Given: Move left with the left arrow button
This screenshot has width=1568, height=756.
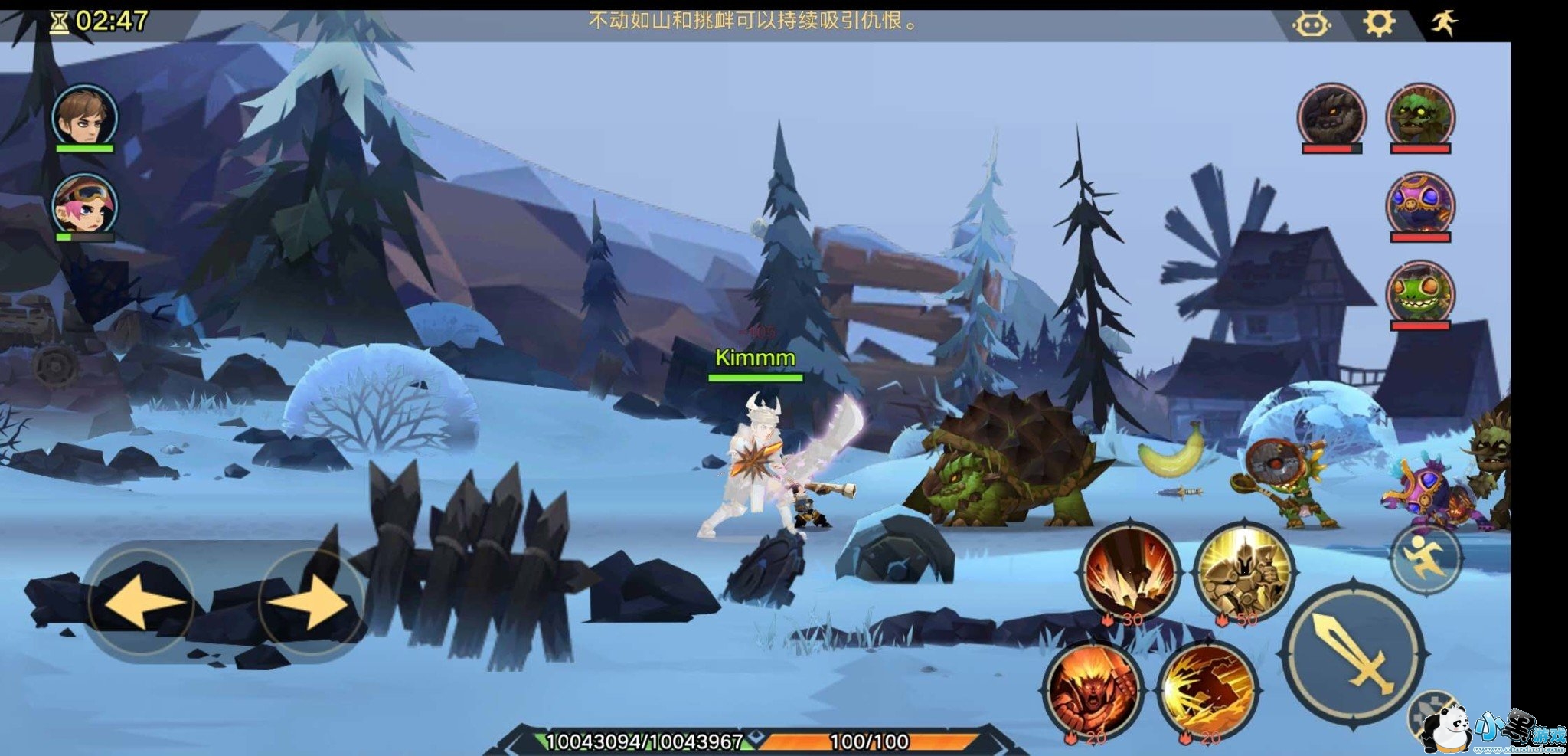Looking at the screenshot, I should (x=139, y=601).
